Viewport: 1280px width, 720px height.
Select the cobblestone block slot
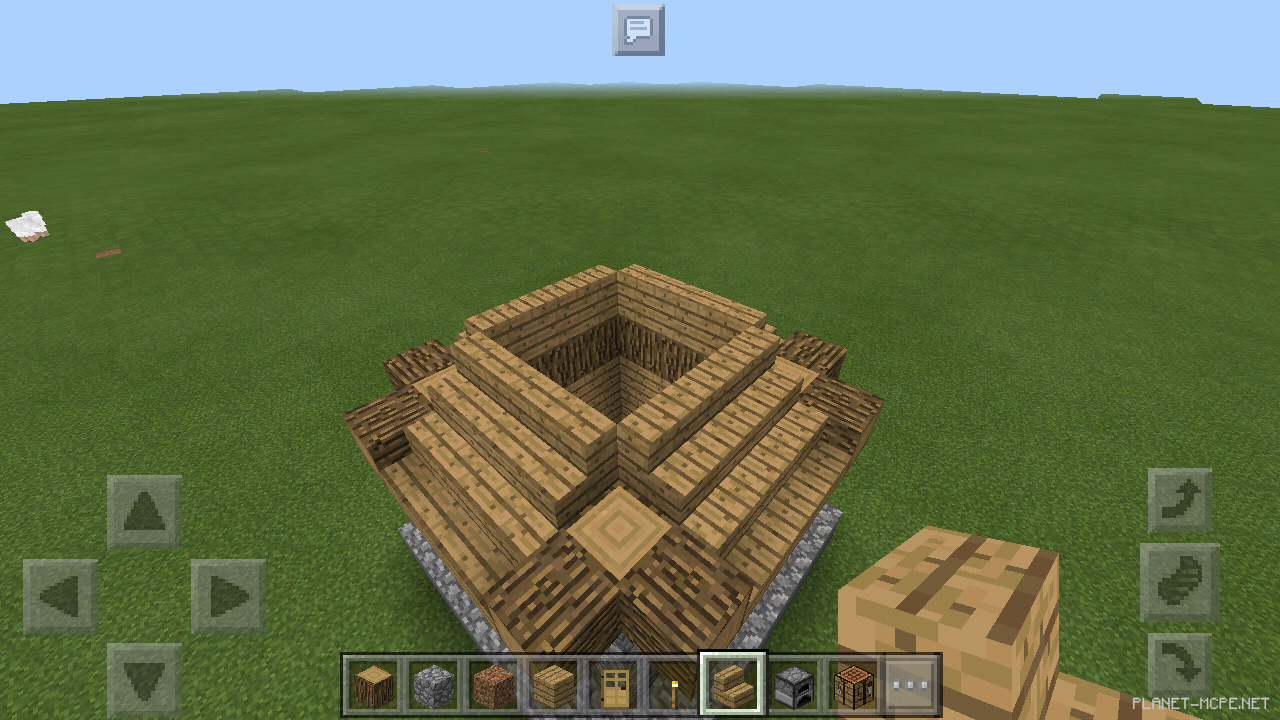[433, 684]
